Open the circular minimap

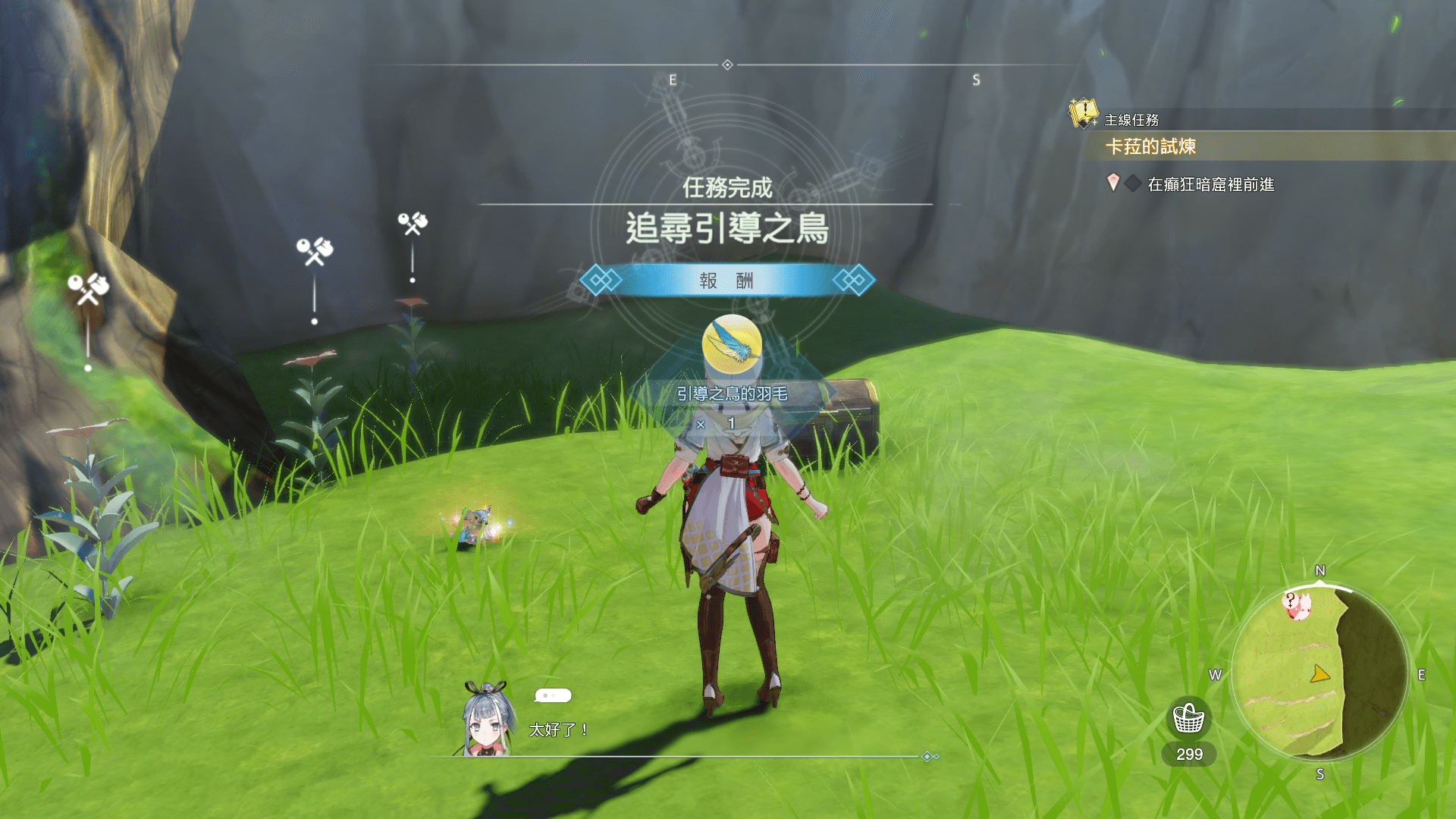tap(1319, 672)
